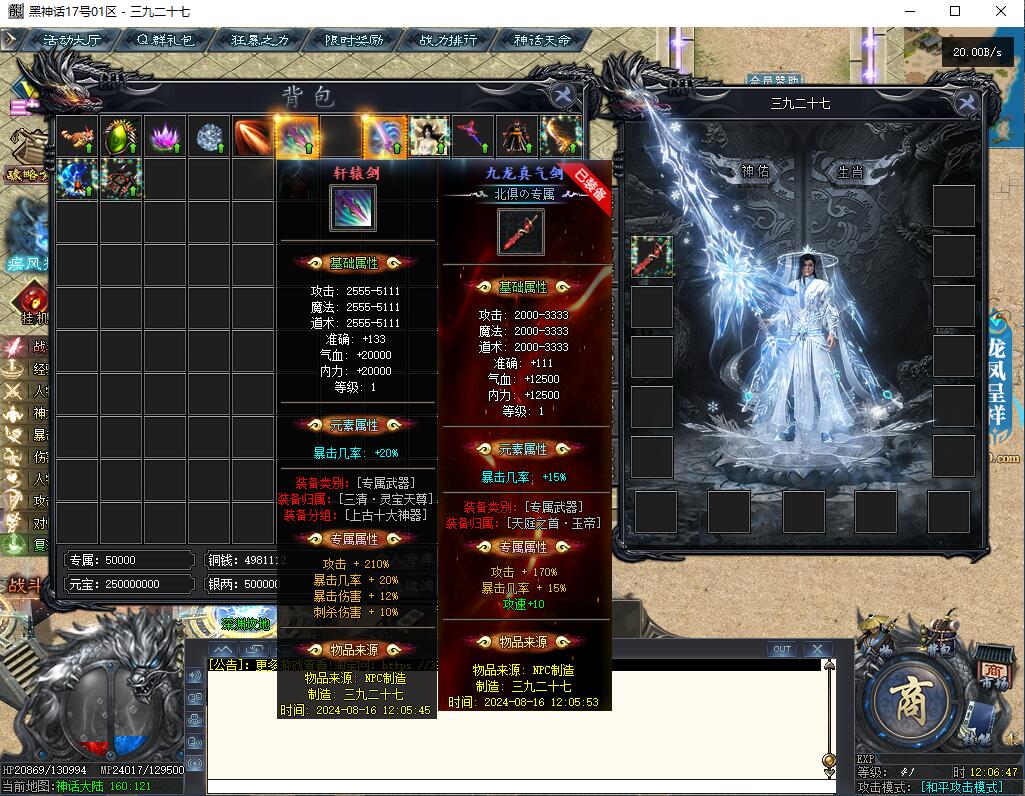Maximize the game window
The height and width of the screenshot is (796, 1025).
tap(954, 12)
